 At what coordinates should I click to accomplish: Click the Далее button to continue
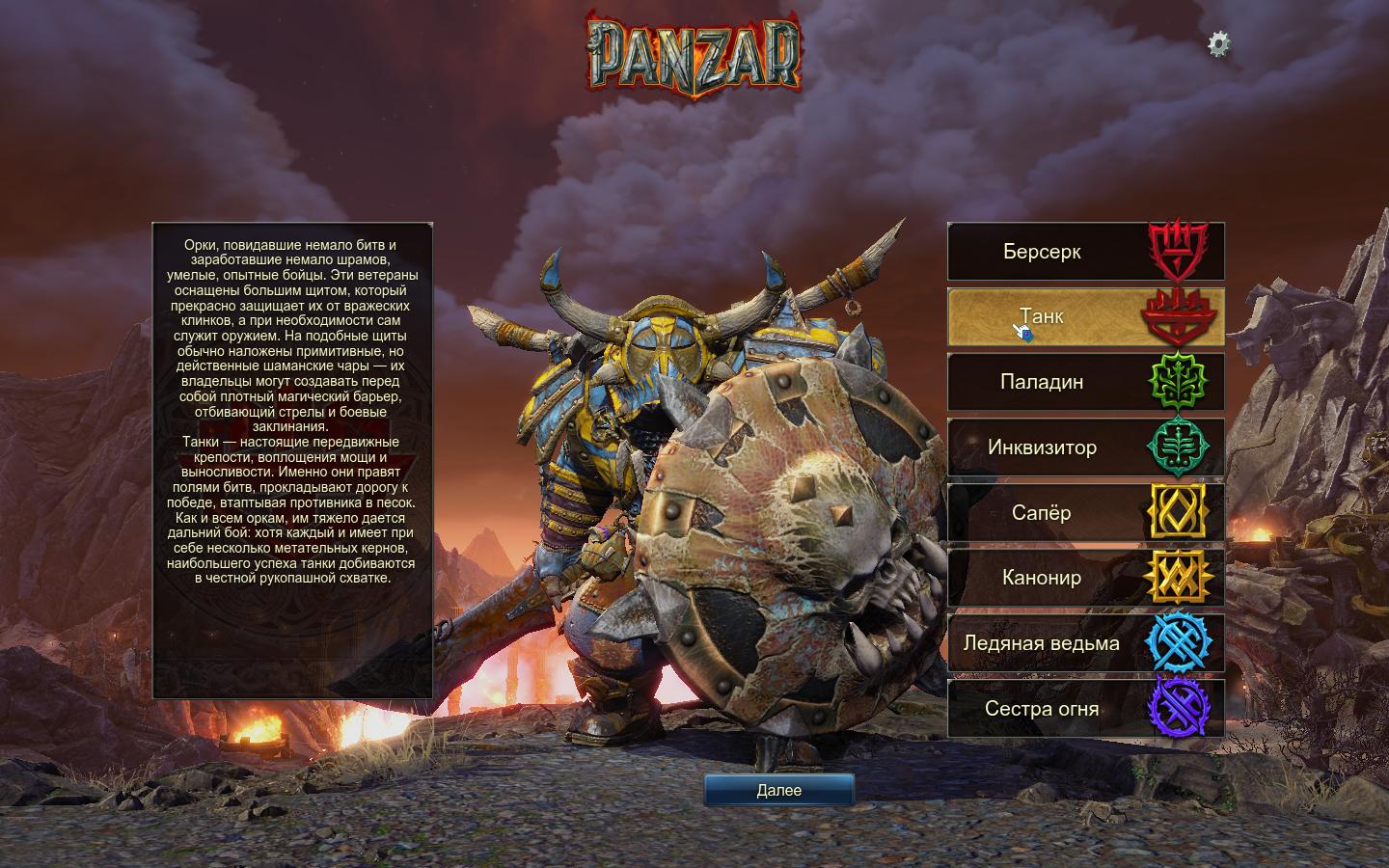(x=778, y=790)
